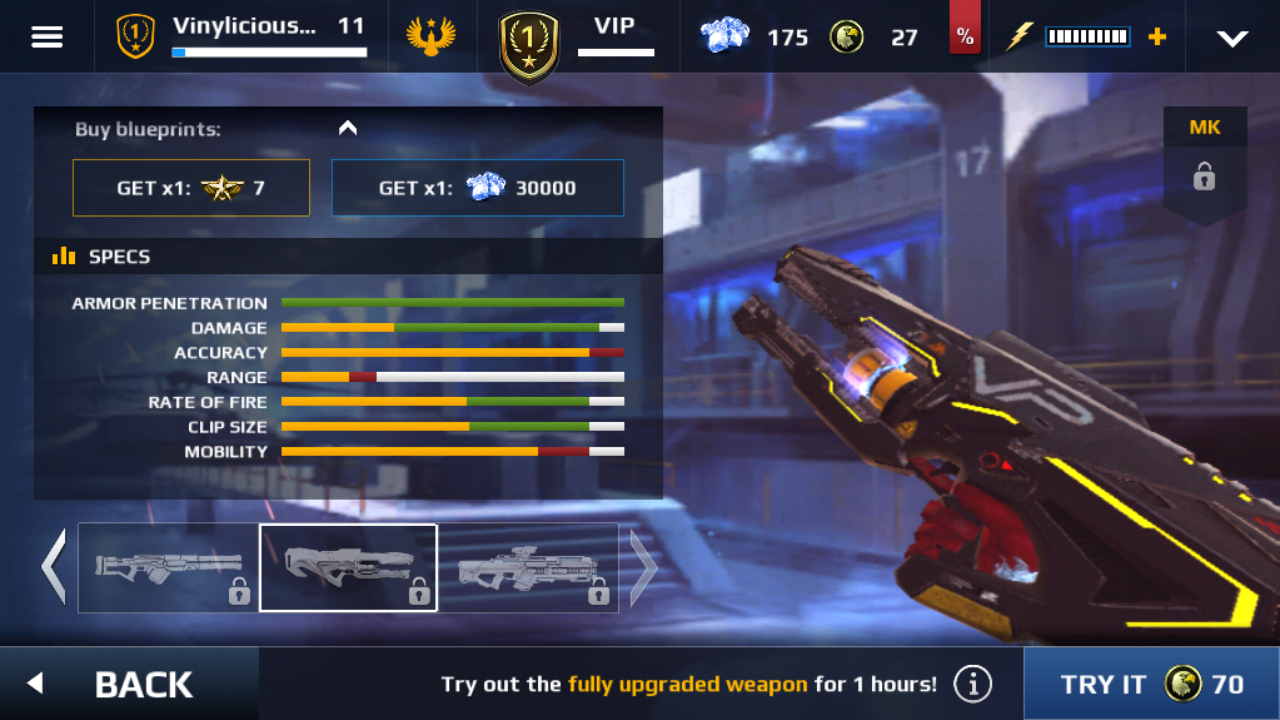Open the VIP status panel
Screen dimensions: 1280x720
[578, 38]
